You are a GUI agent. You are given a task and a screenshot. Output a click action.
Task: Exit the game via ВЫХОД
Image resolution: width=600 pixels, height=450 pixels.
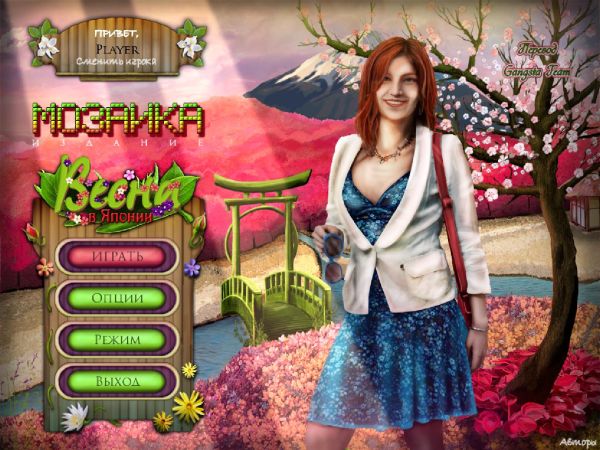[117, 381]
